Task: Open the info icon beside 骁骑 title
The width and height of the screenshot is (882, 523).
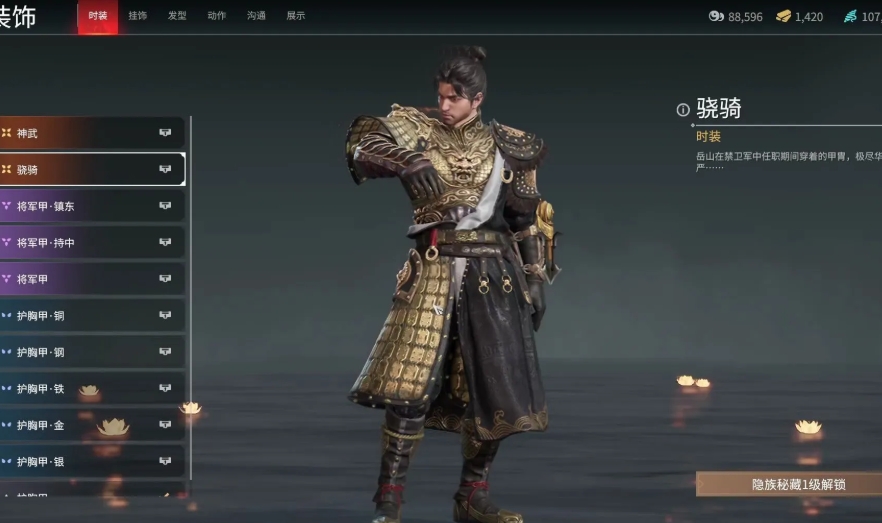Action: tap(683, 110)
